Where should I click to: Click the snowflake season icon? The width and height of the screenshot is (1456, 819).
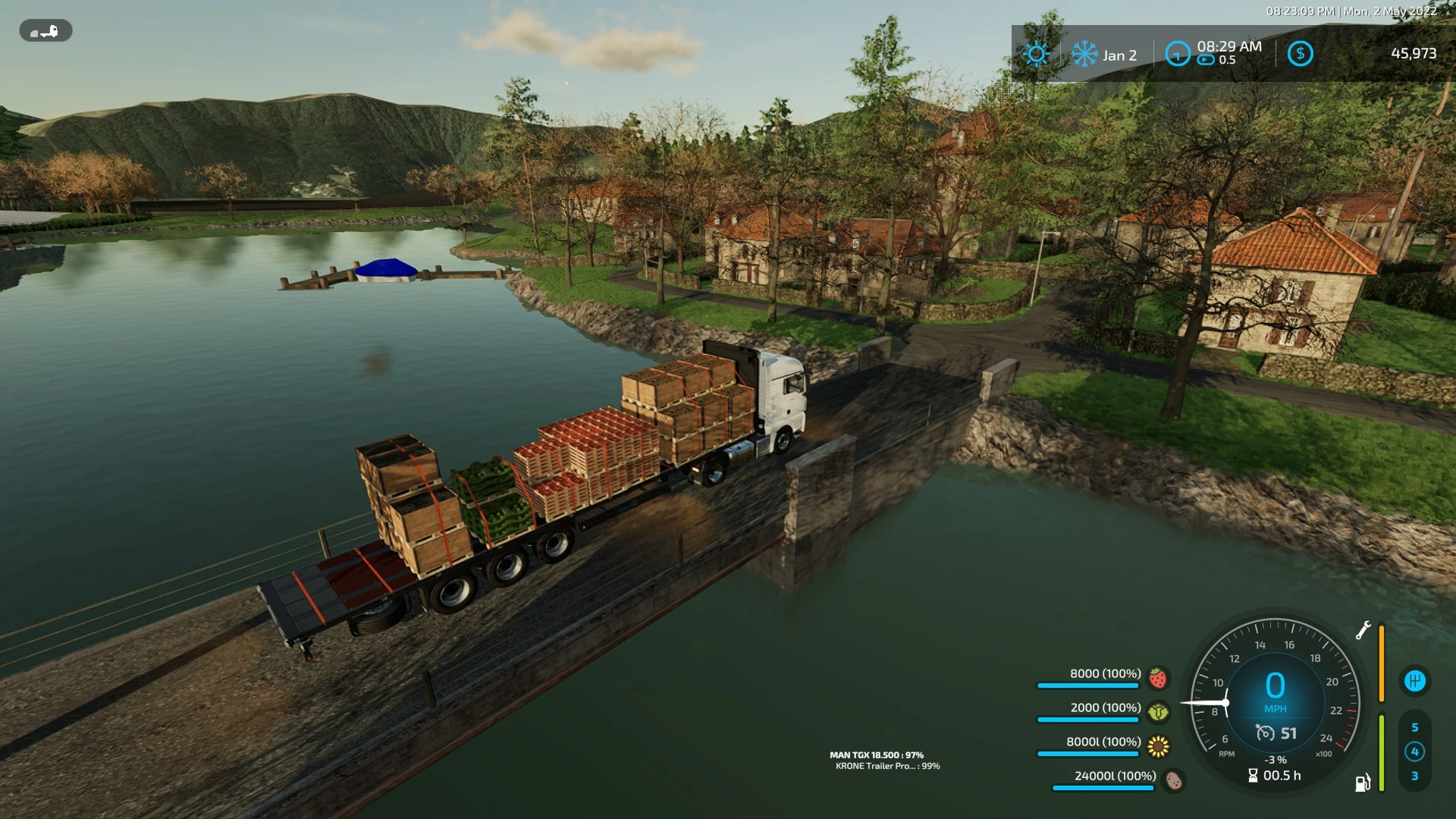[1084, 54]
